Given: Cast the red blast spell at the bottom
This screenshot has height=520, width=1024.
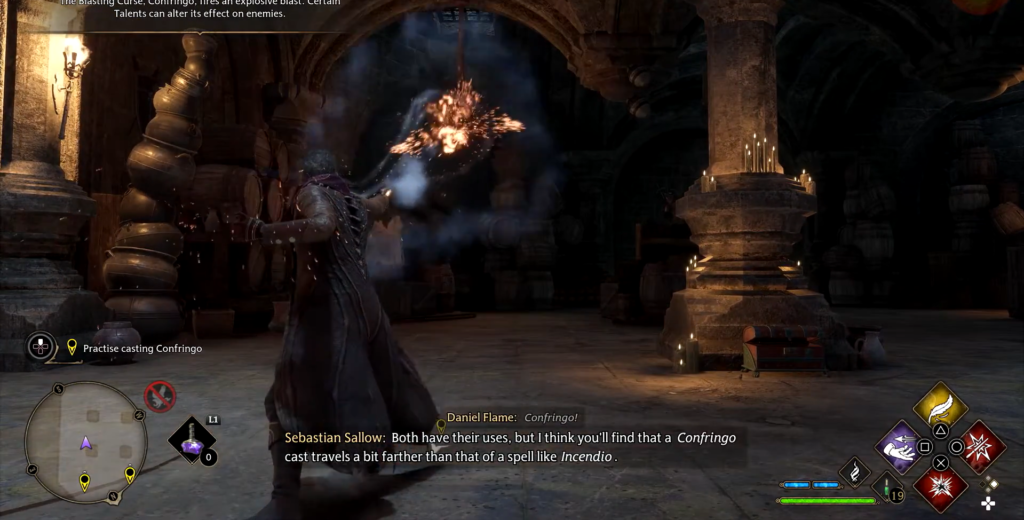Looking at the screenshot, I should click(x=940, y=487).
